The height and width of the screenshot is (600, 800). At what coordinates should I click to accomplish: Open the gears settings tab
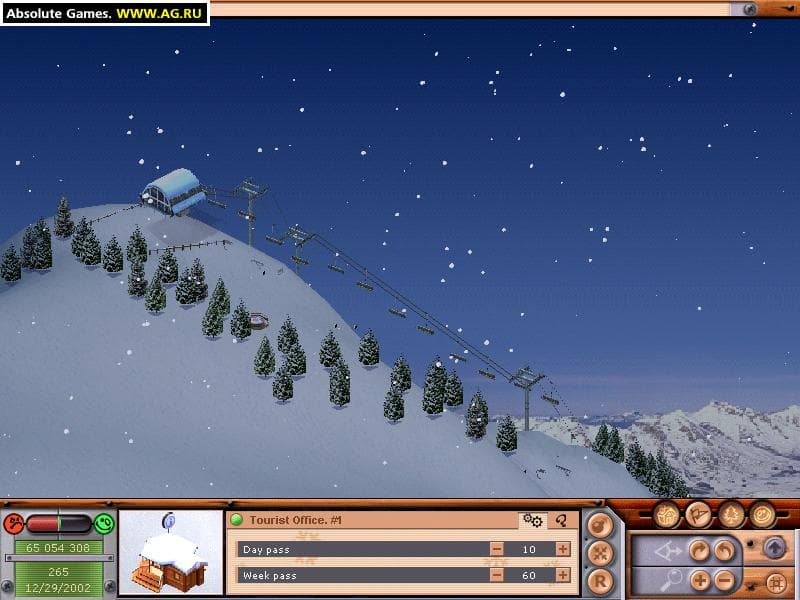tap(533, 520)
